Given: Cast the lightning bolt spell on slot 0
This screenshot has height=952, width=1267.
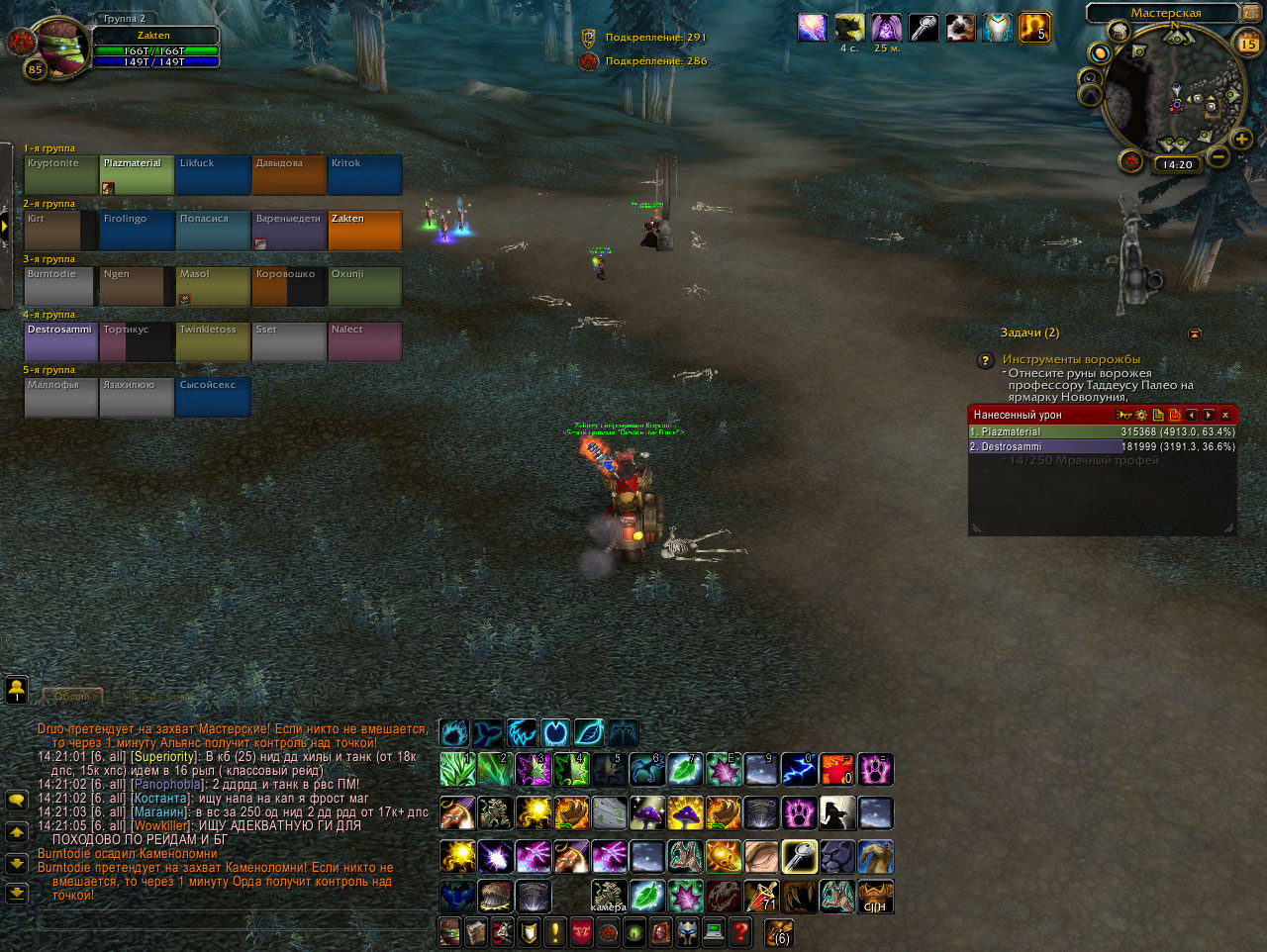Looking at the screenshot, I should point(799,770).
